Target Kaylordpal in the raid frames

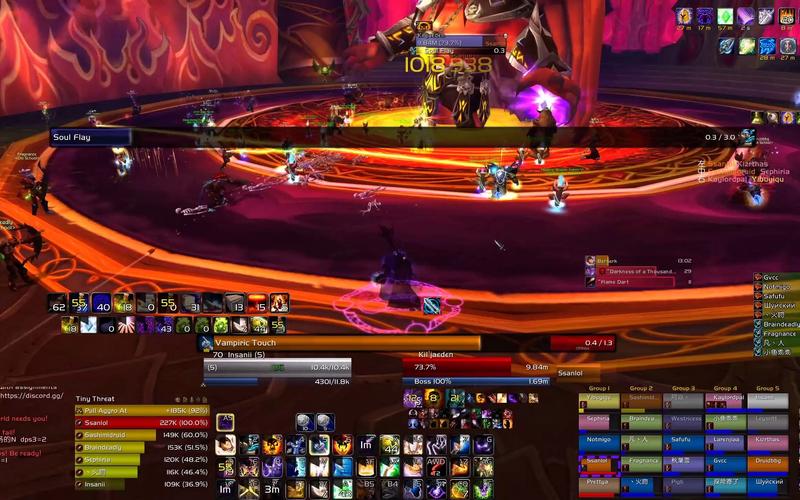(725, 398)
